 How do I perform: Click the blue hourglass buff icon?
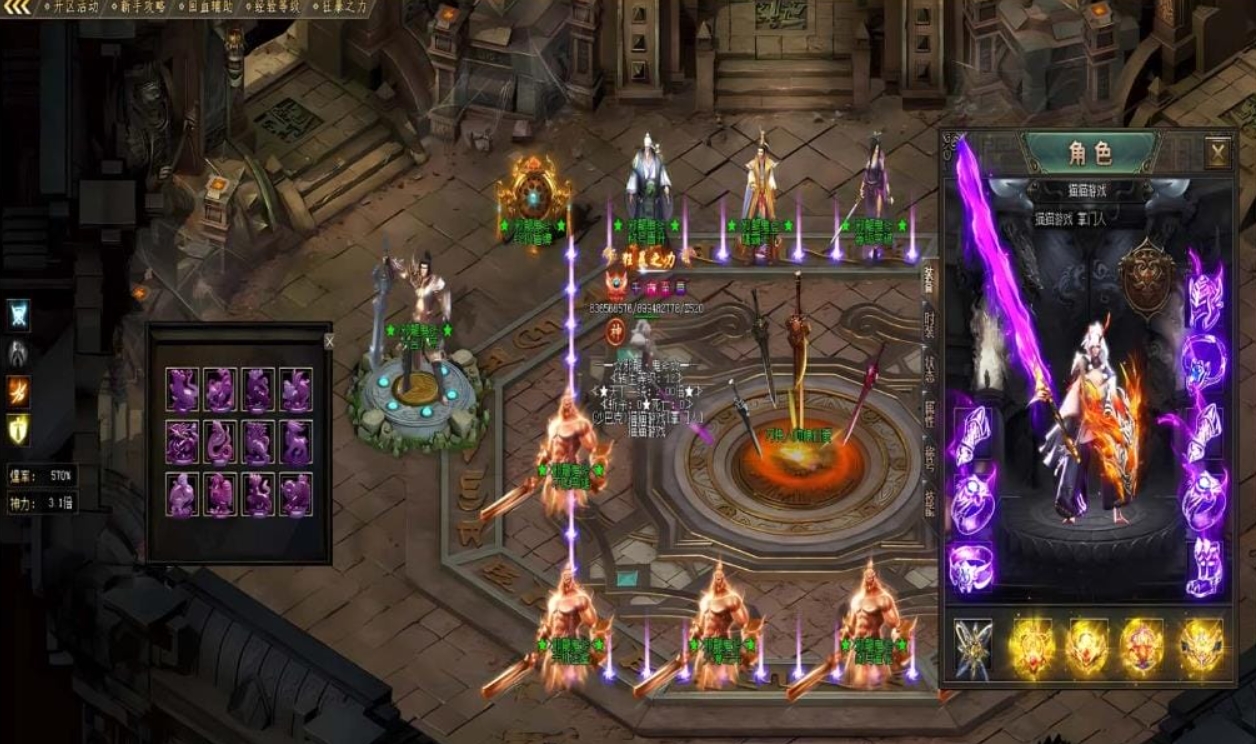tap(18, 316)
